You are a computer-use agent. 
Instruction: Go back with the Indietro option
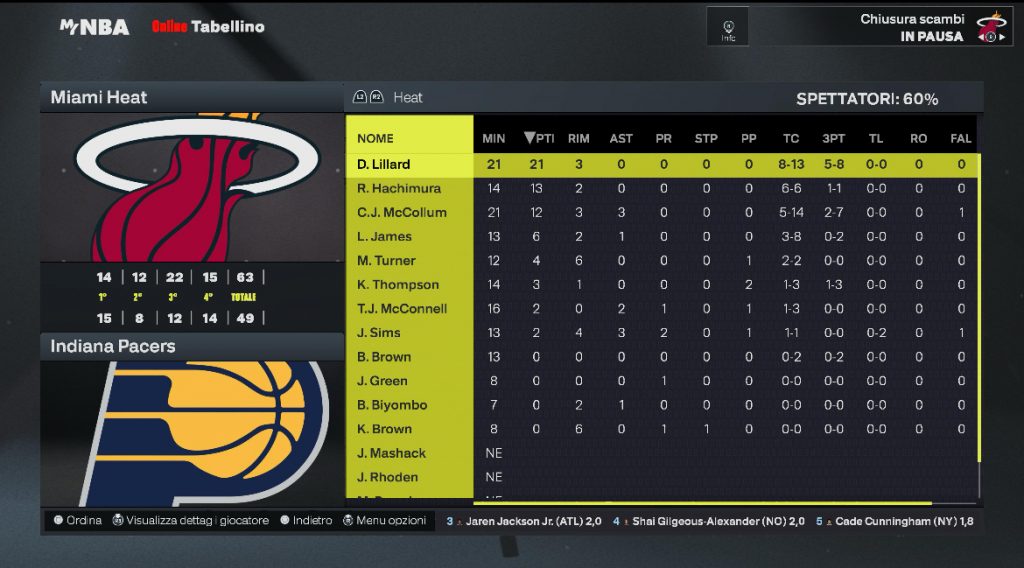pos(306,521)
